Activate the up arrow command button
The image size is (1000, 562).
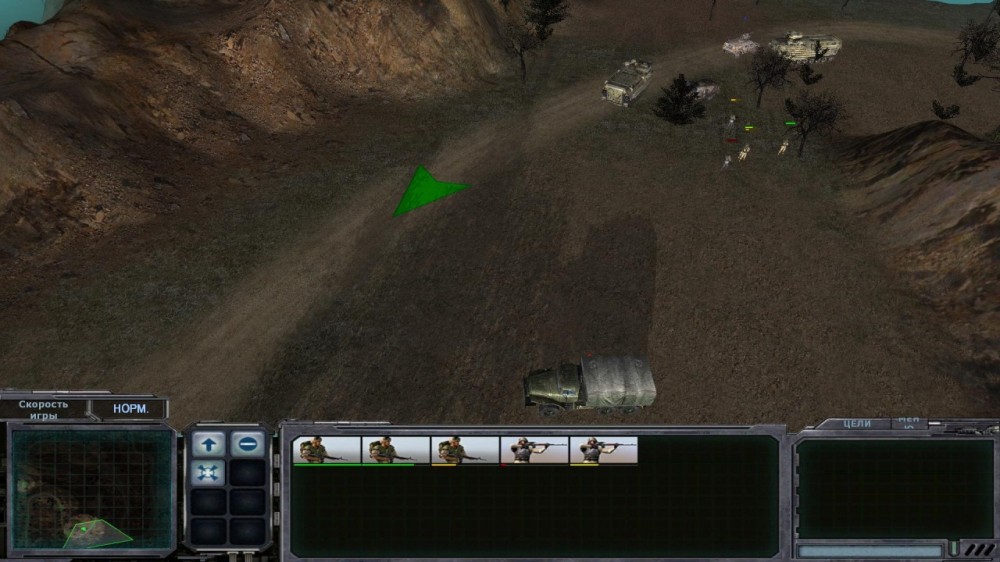209,444
